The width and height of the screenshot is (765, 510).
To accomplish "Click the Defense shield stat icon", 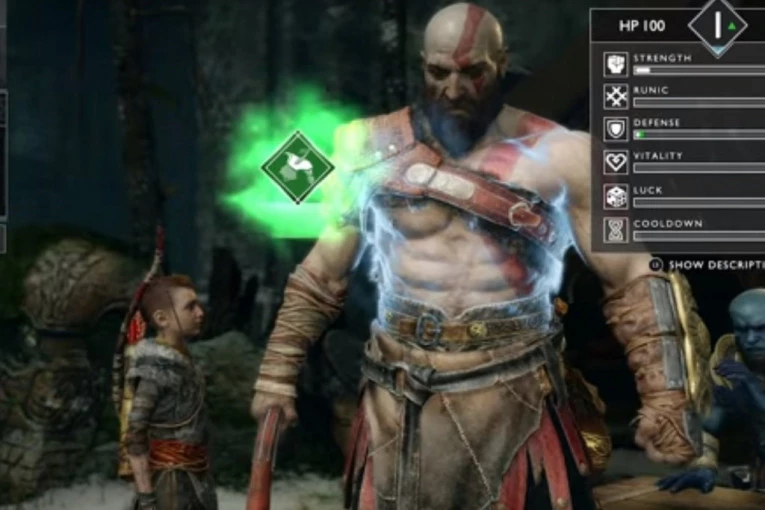I will coord(616,129).
